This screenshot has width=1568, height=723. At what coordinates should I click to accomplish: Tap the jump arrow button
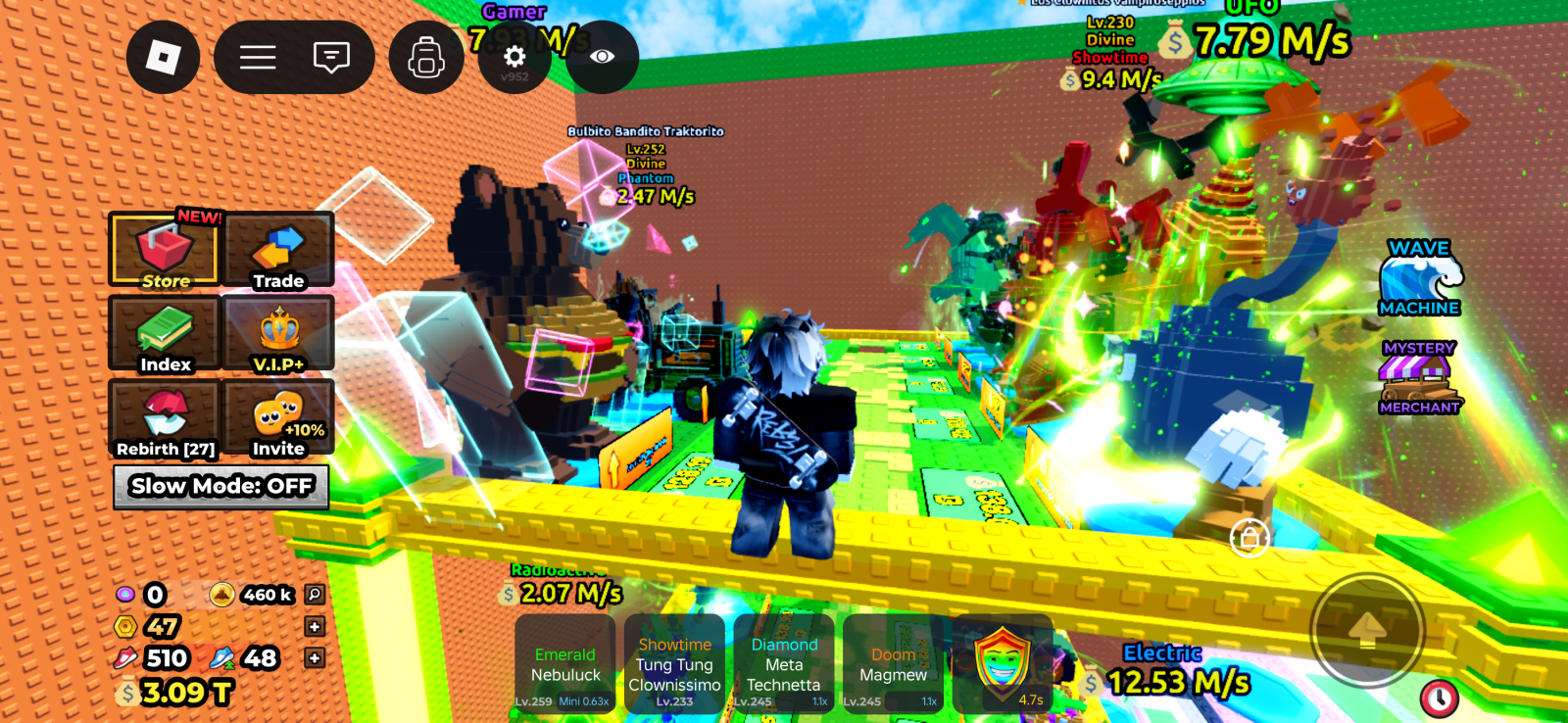1367,630
